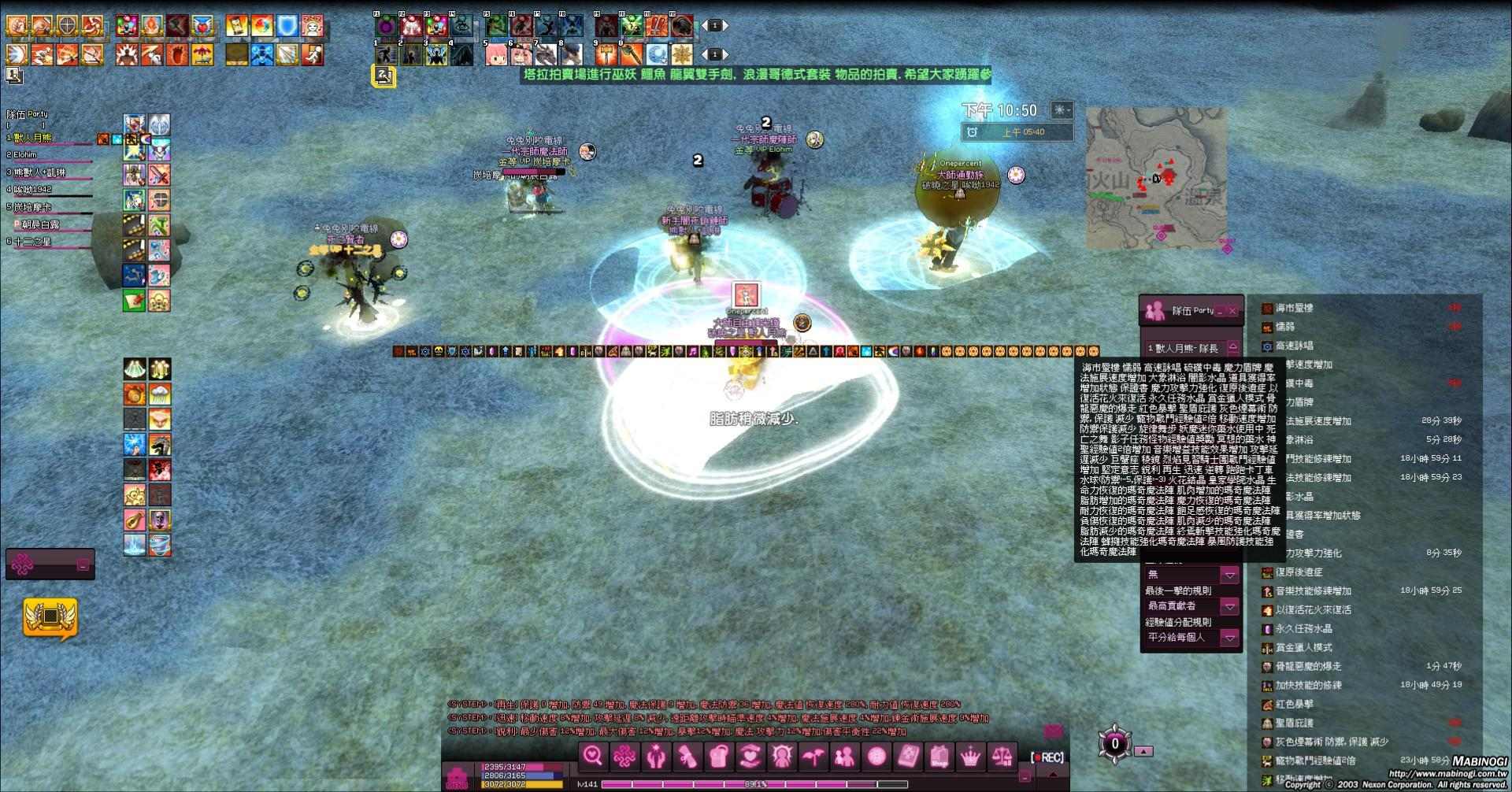Open the 平分給每個人 EXP distribution dropdown
The height and width of the screenshot is (792, 1512).
click(1228, 638)
